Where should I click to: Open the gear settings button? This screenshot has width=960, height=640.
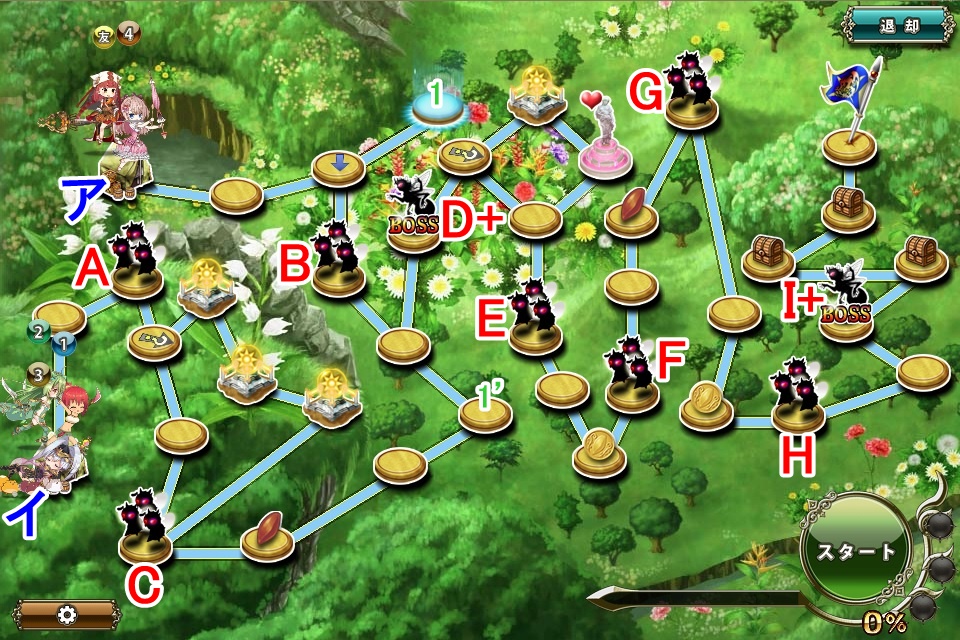click(67, 614)
